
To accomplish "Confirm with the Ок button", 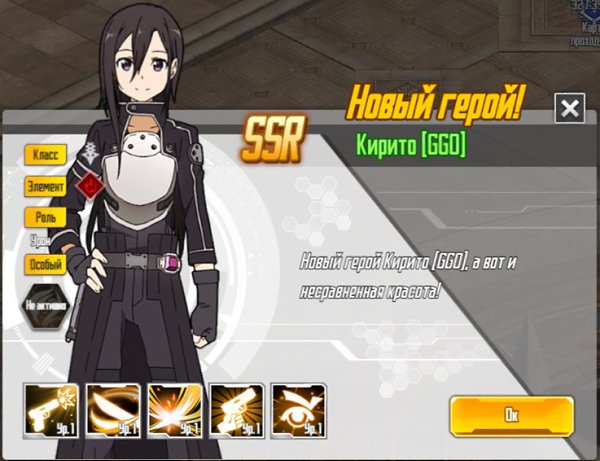I will (511, 413).
